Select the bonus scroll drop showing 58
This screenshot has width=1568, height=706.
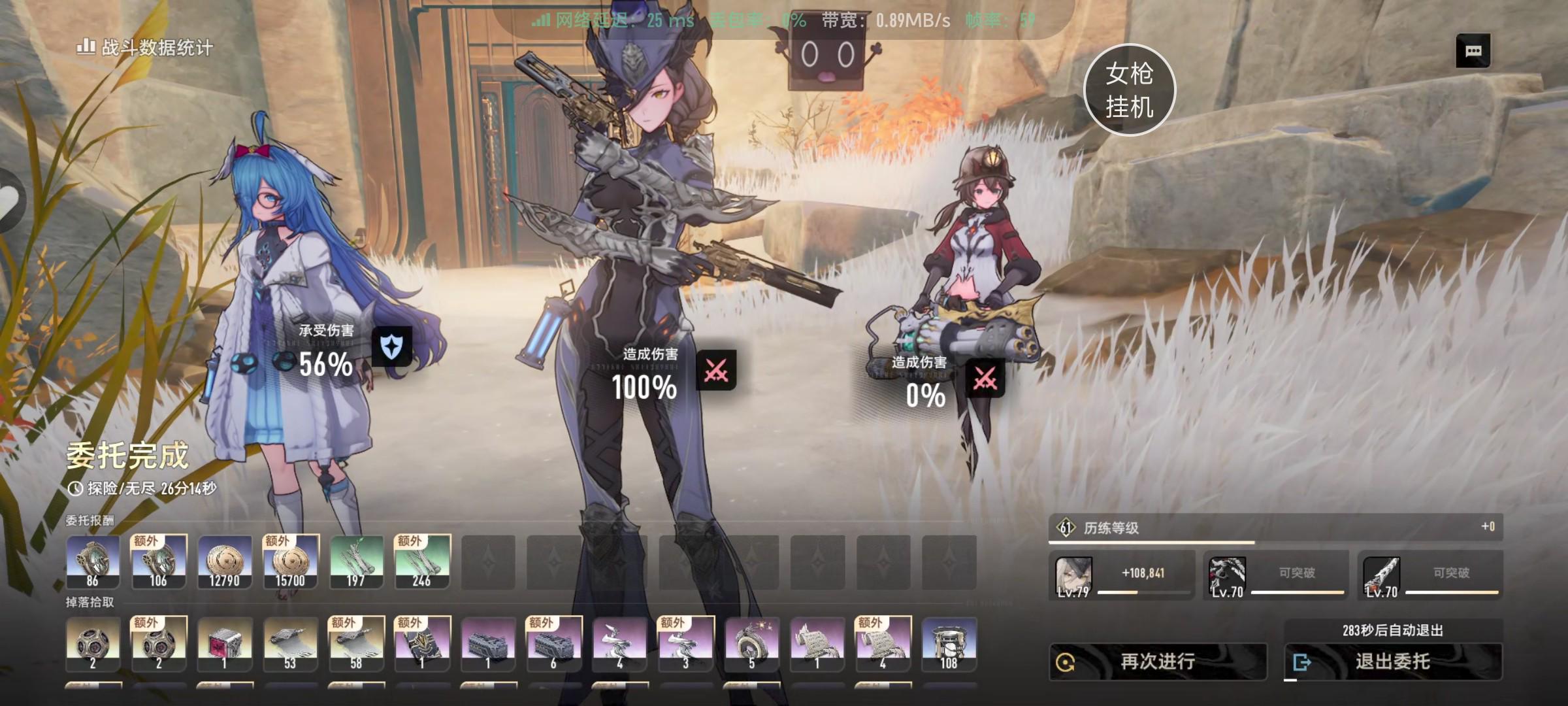(x=357, y=644)
